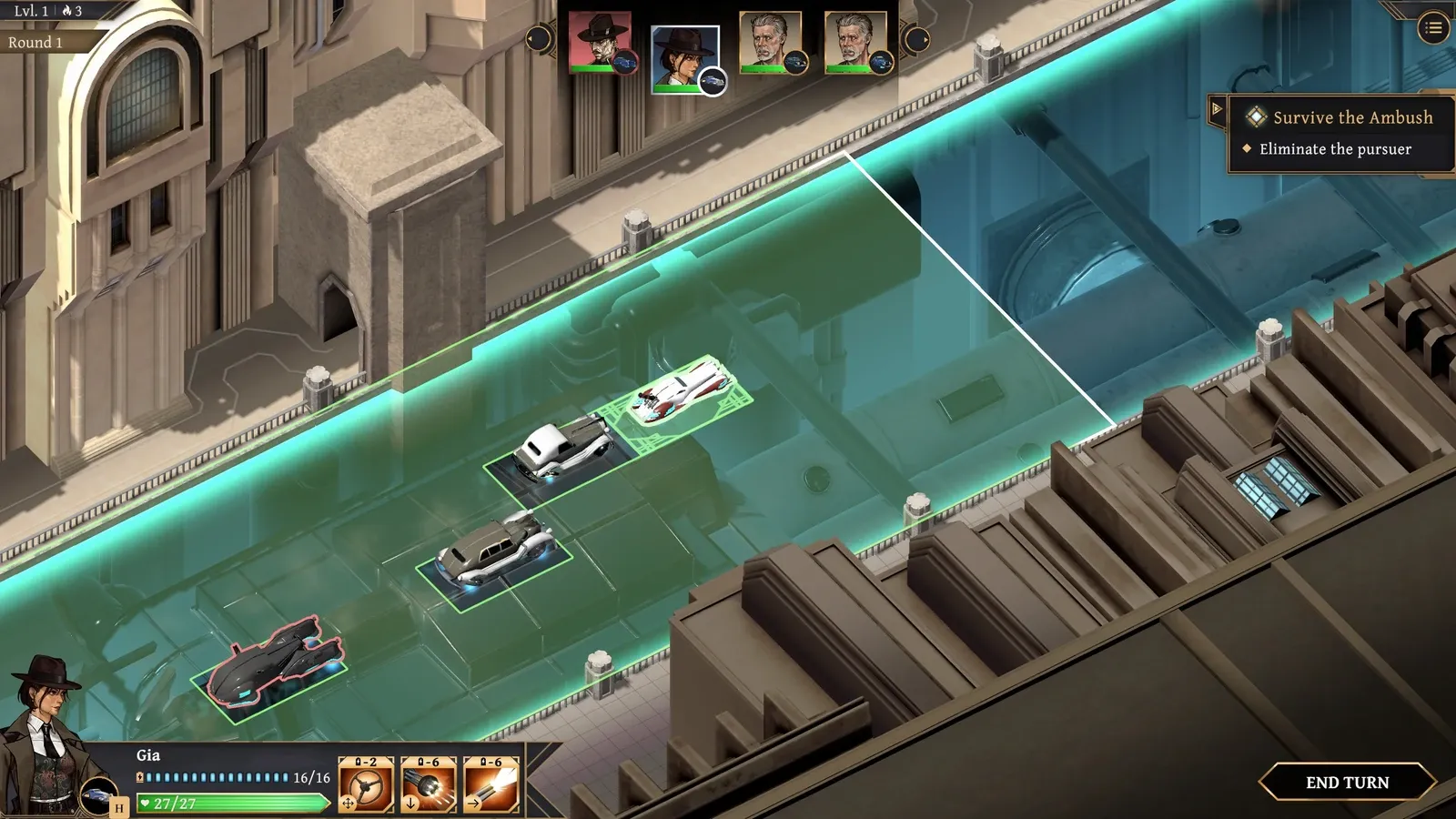Click Gia's vehicle icon beside her portrait
This screenshot has height=819, width=1456.
pos(97,796)
